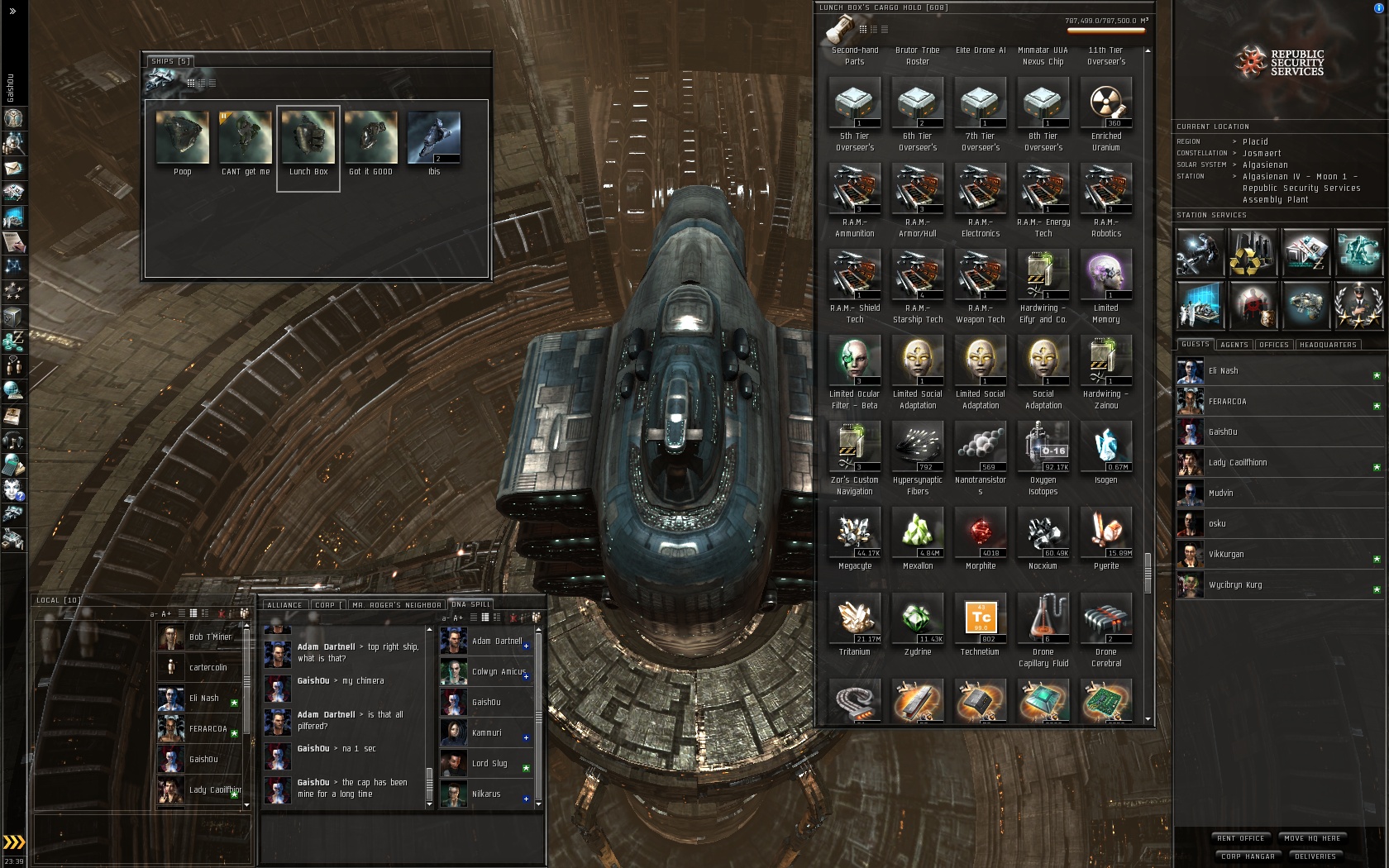This screenshot has width=1389, height=868.
Task: Select the Poop ship thumbnail
Action: pos(183,139)
